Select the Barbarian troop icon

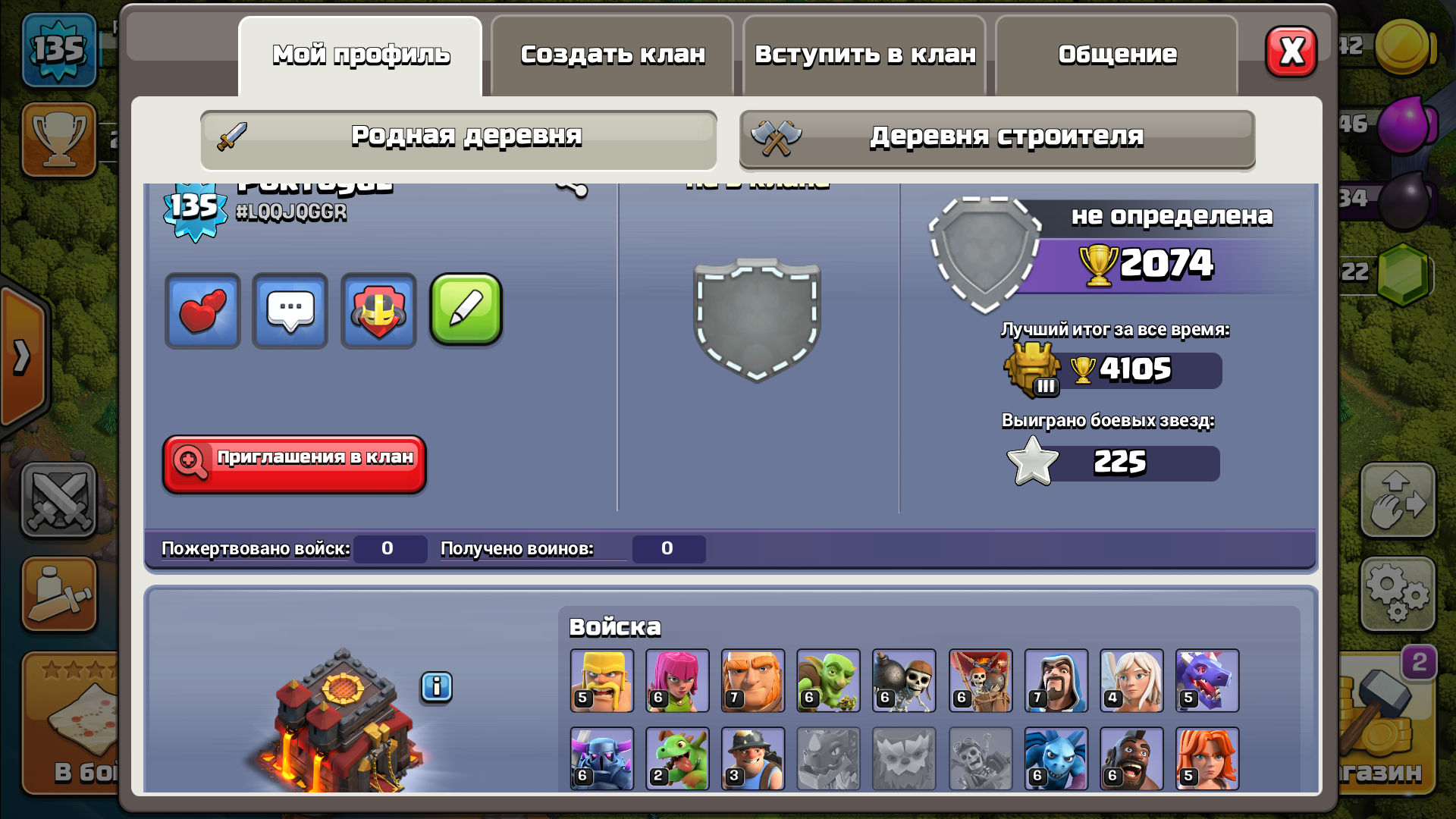(601, 680)
